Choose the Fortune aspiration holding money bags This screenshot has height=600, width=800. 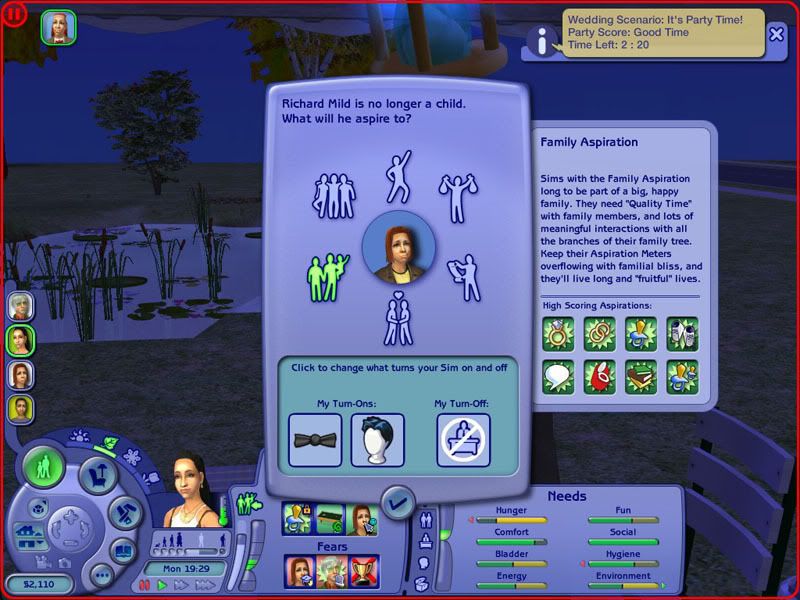click(x=457, y=197)
